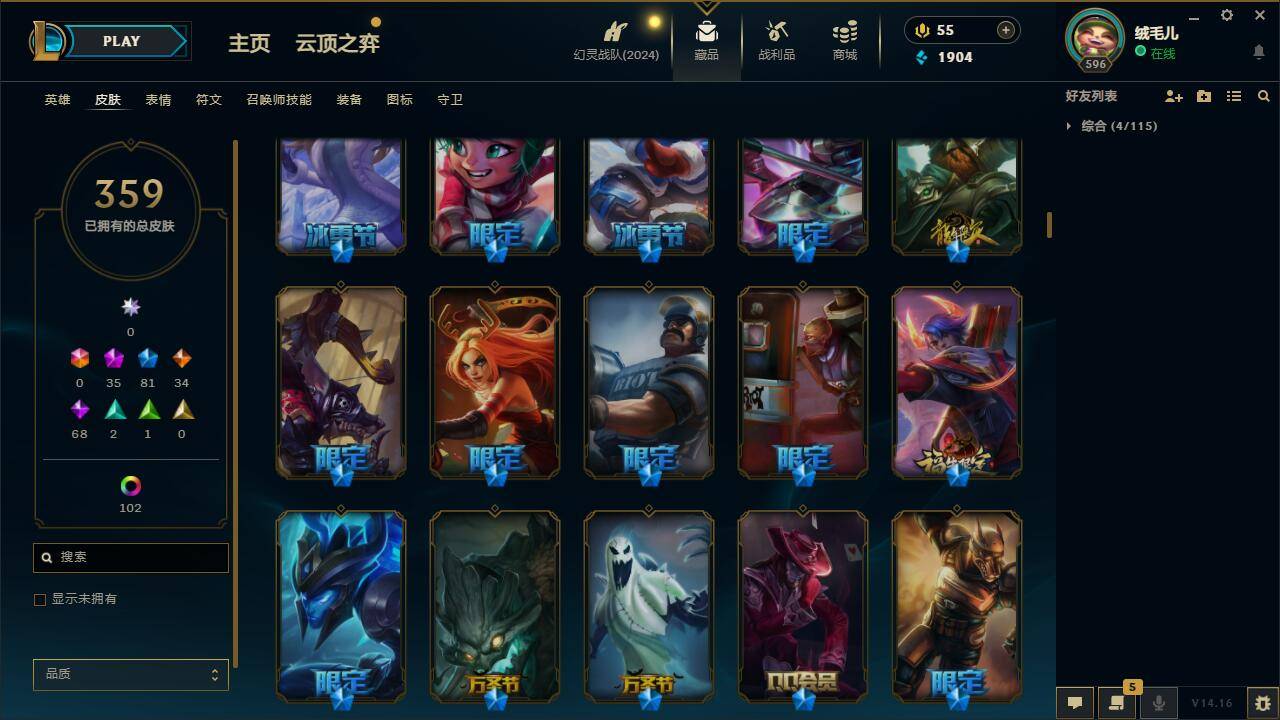Click the 搜索 skin search field
1280x720 pixels.
130,557
